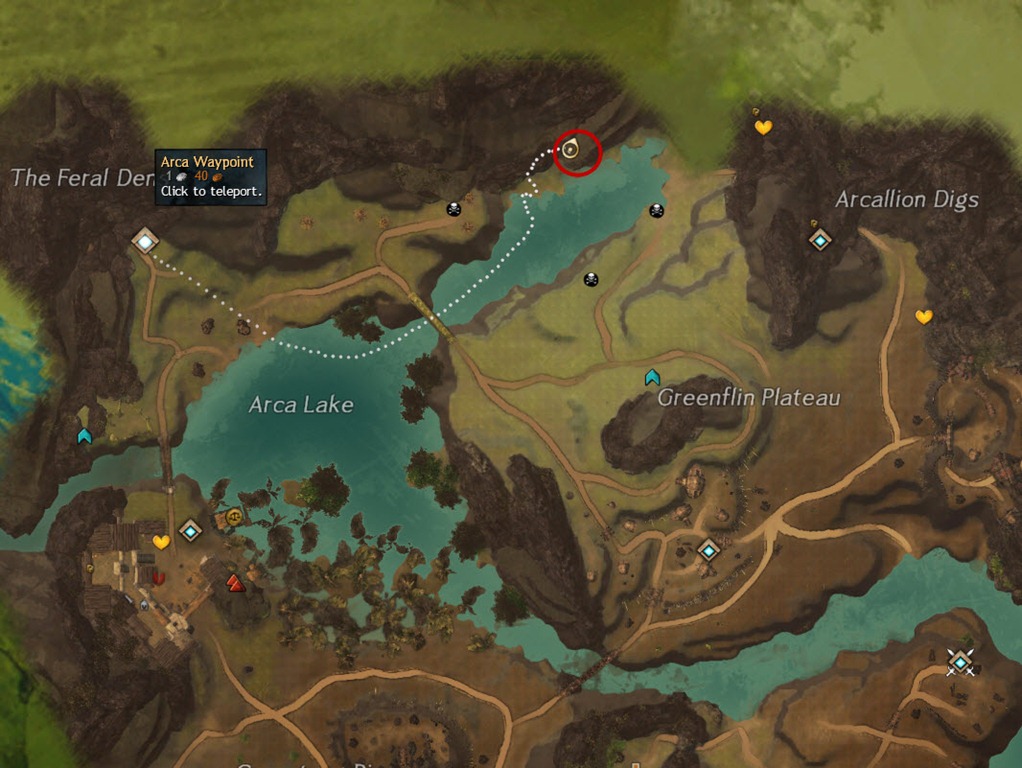Select the red double-triangle marker
The height and width of the screenshot is (768, 1022).
tap(236, 583)
